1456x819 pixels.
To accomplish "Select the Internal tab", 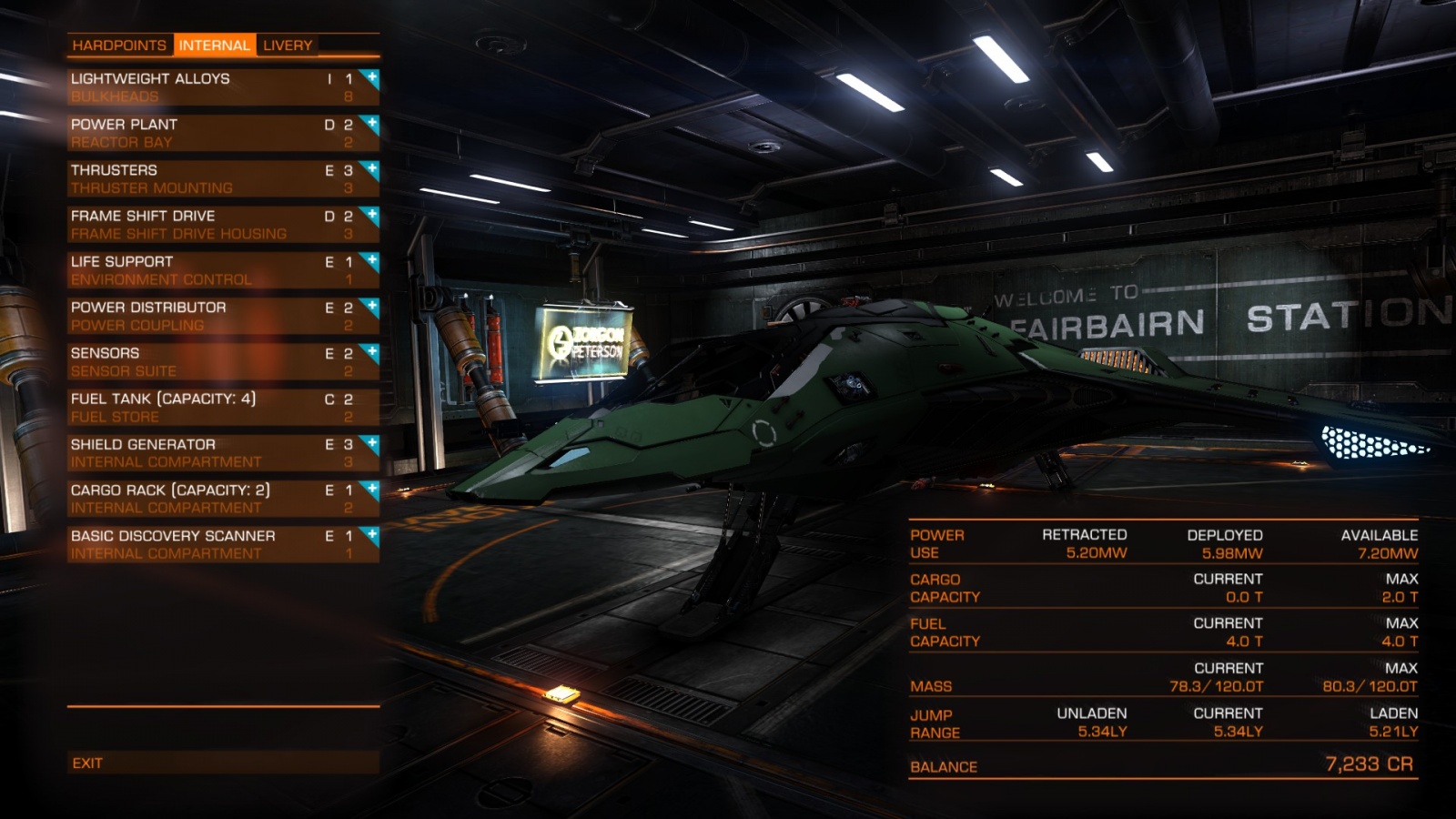I will click(214, 45).
